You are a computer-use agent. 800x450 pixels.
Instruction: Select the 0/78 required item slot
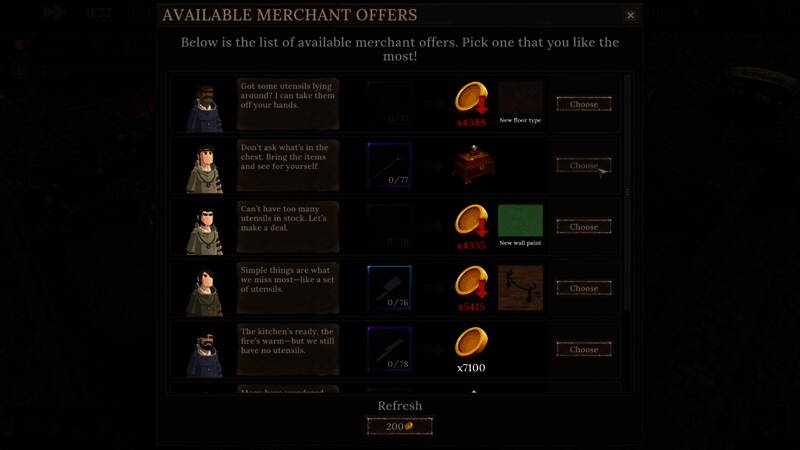[389, 350]
